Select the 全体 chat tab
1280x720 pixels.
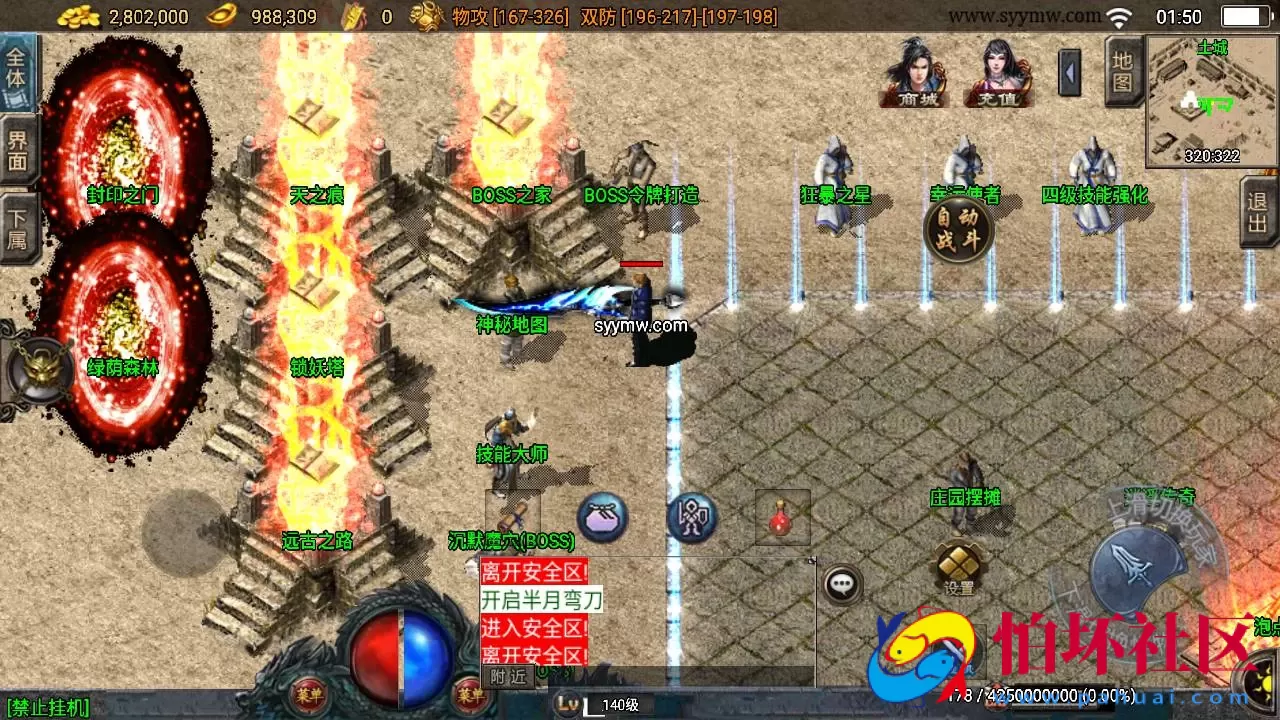[x=16, y=68]
